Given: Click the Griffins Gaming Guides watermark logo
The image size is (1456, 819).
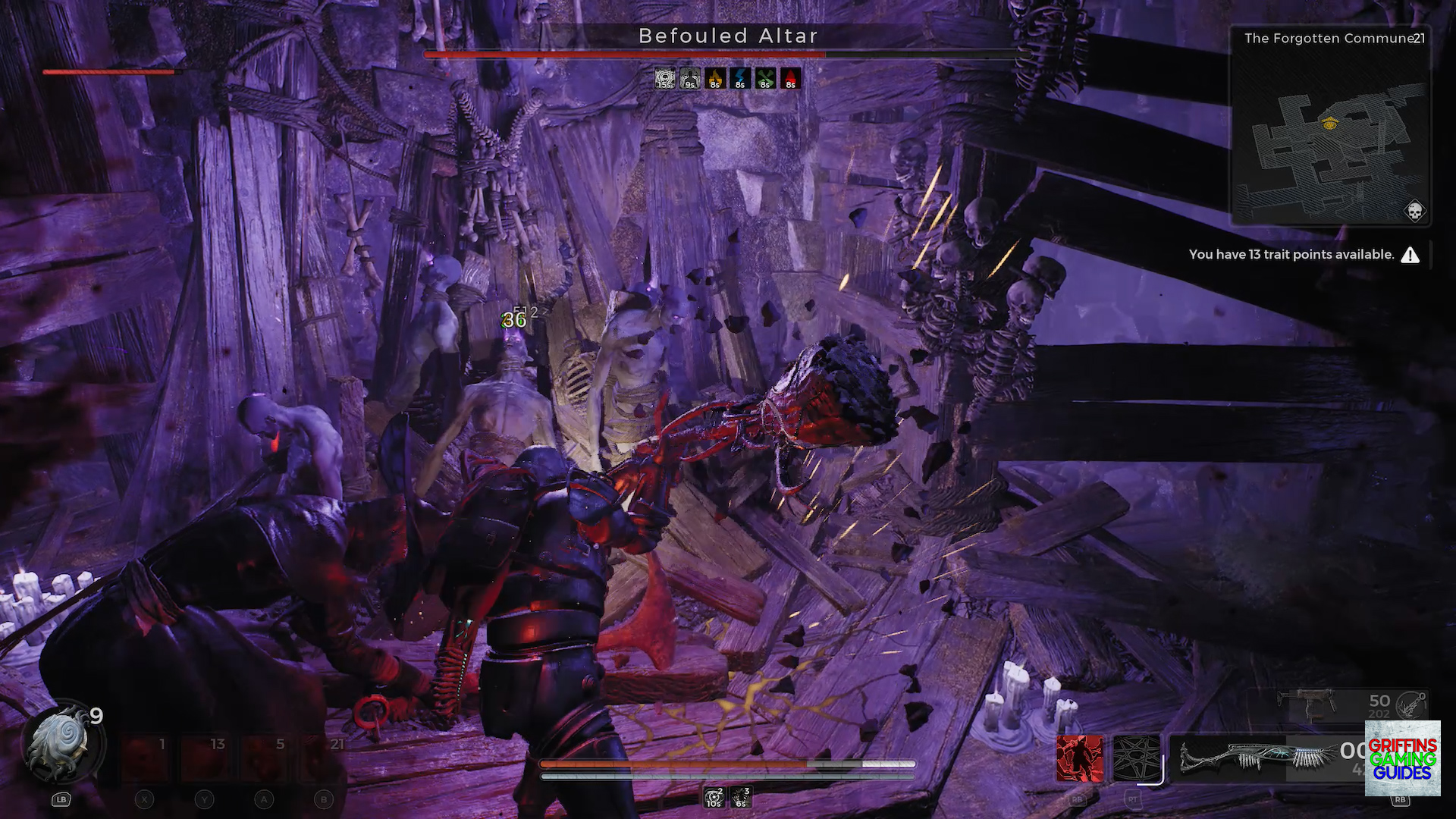Looking at the screenshot, I should pos(1402,758).
